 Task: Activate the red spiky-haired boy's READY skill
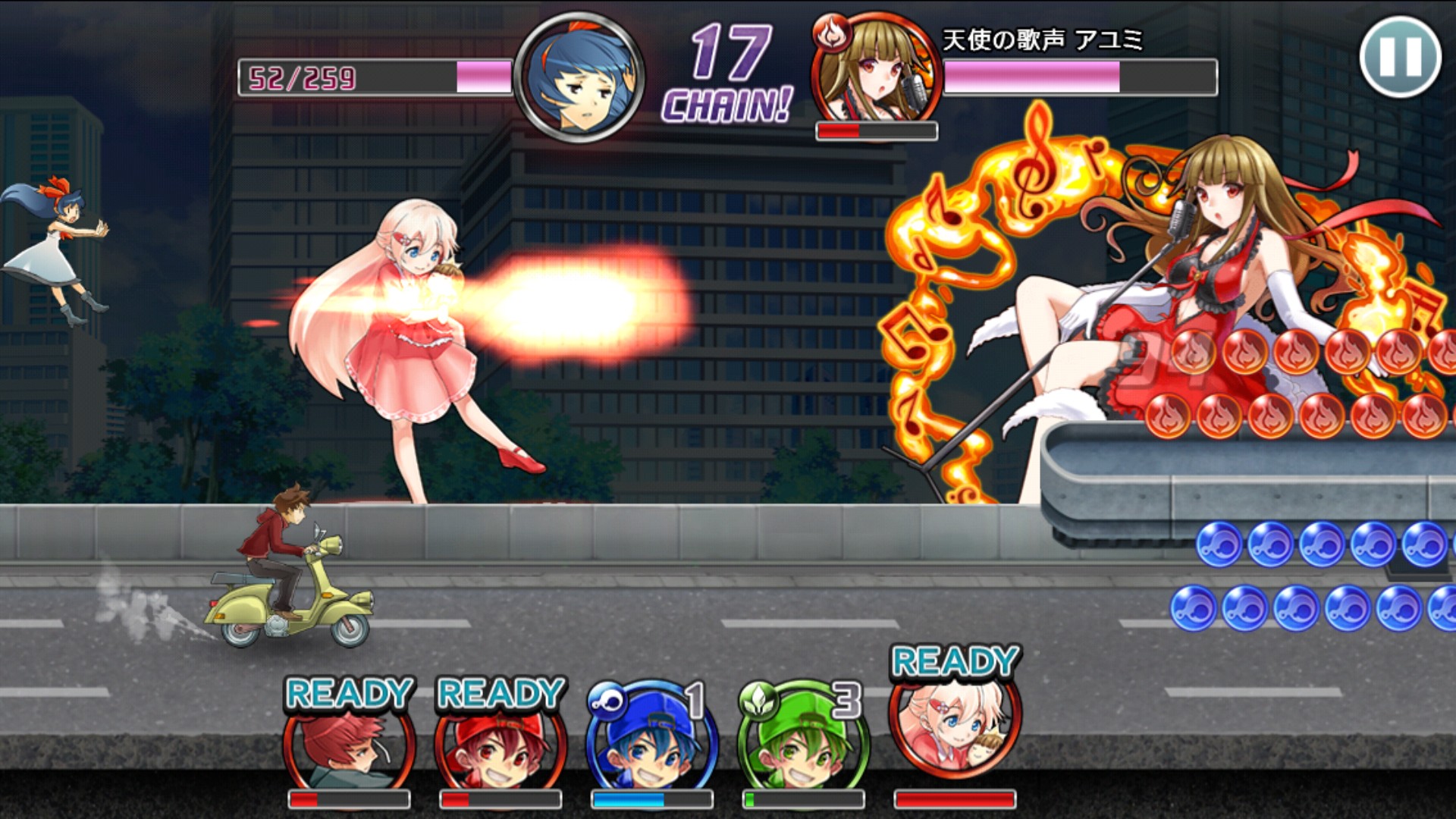[349, 747]
